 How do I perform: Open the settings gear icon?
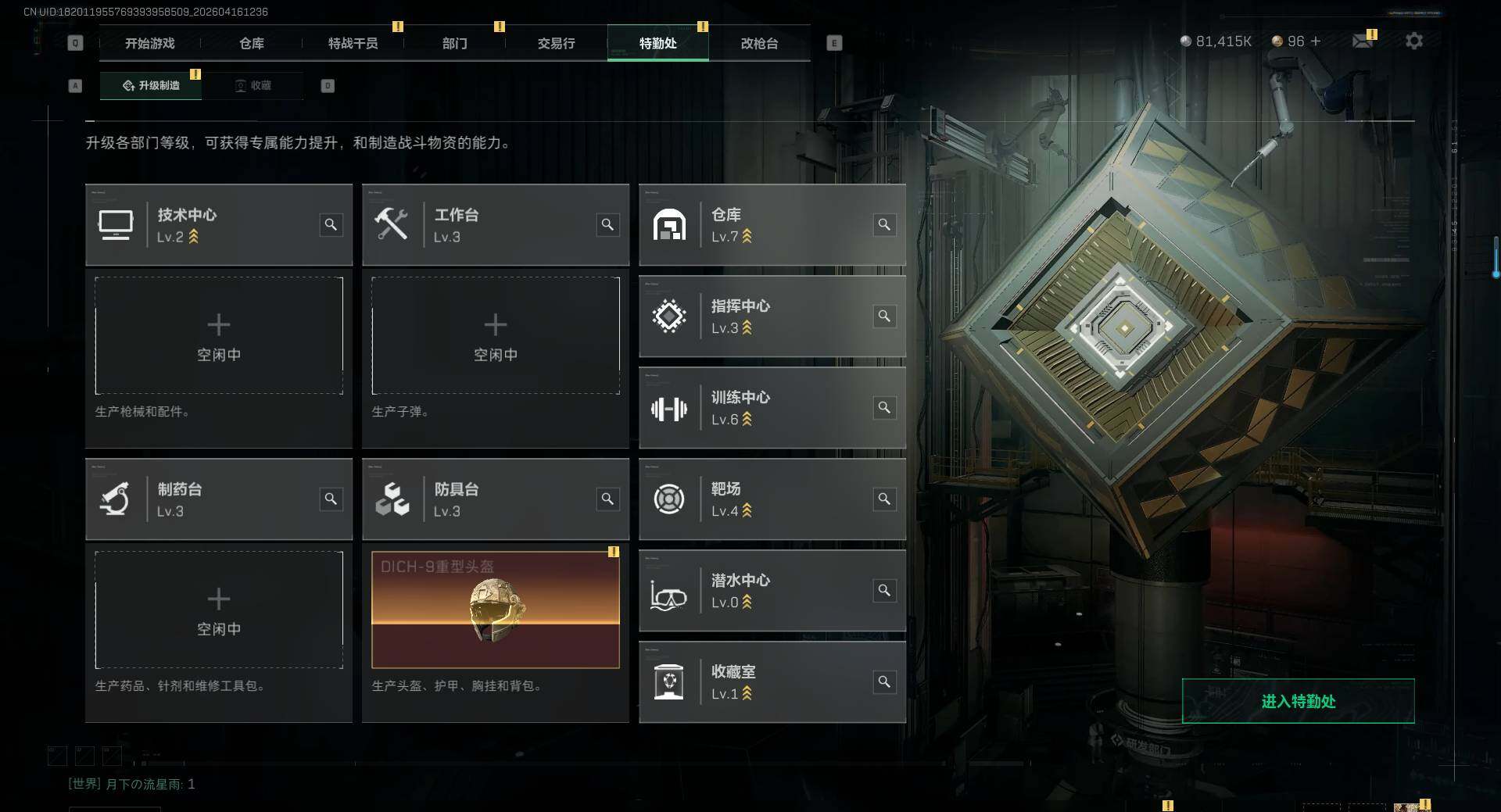pos(1413,41)
